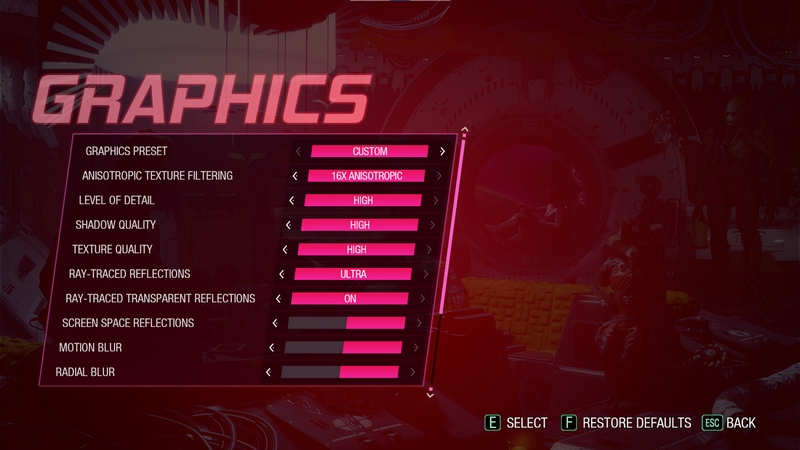Click the right arrow for Radial Blur
This screenshot has width=800, height=450.
point(412,372)
